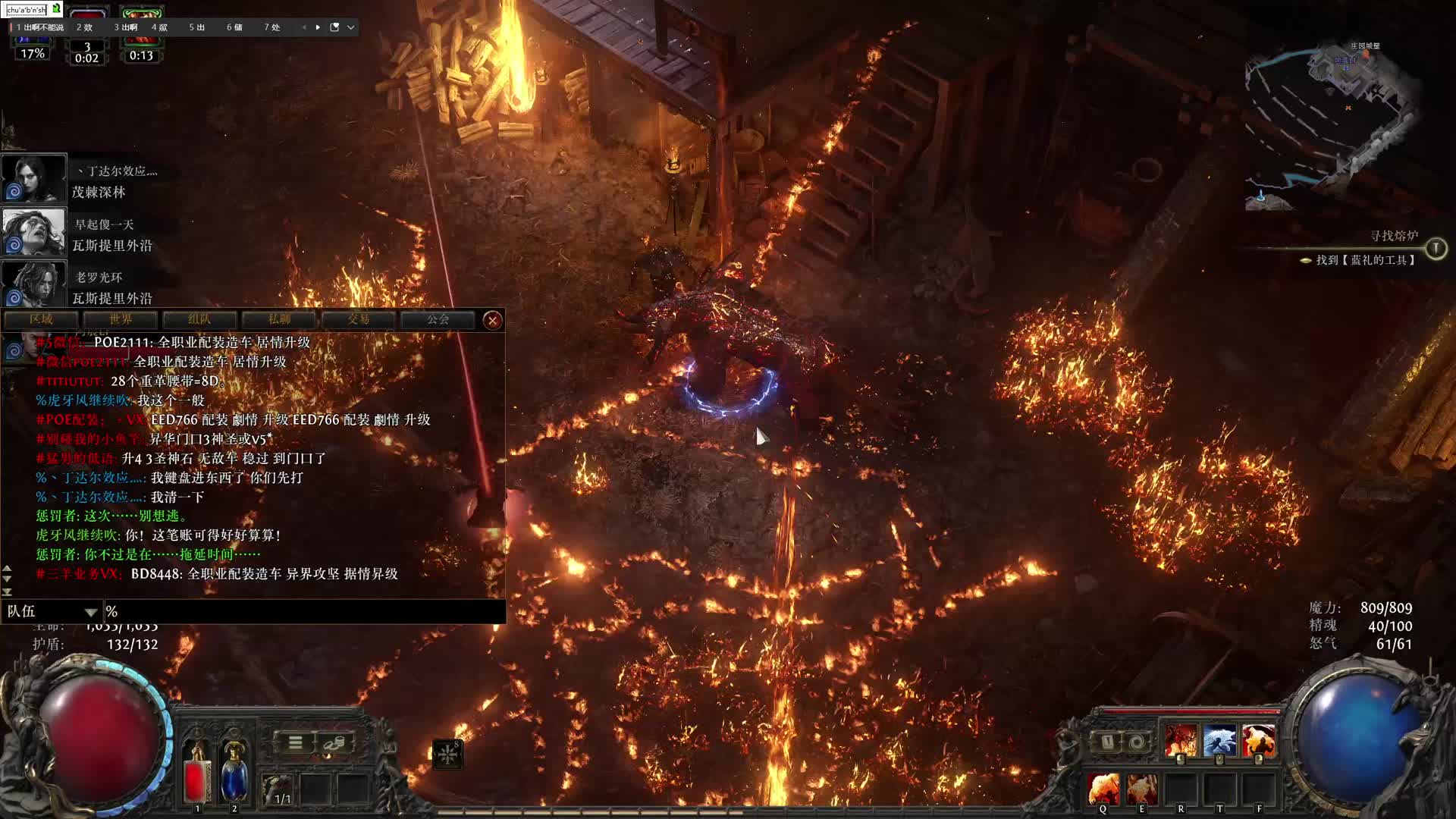Viewport: 1456px width, 819px height.
Task: Show the 公会 guild chat tab
Action: pos(438,320)
